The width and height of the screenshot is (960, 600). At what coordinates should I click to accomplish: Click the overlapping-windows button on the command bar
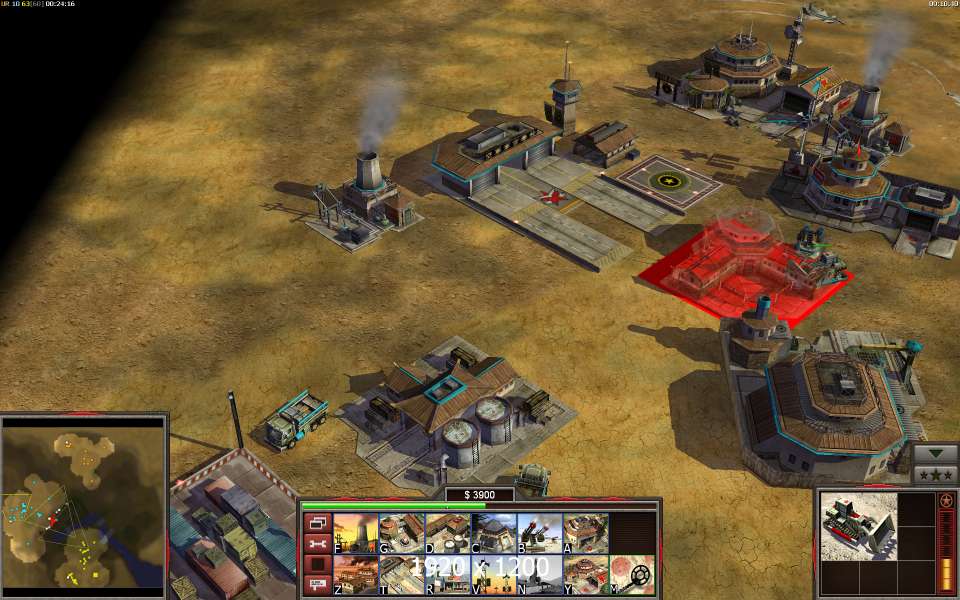(317, 523)
